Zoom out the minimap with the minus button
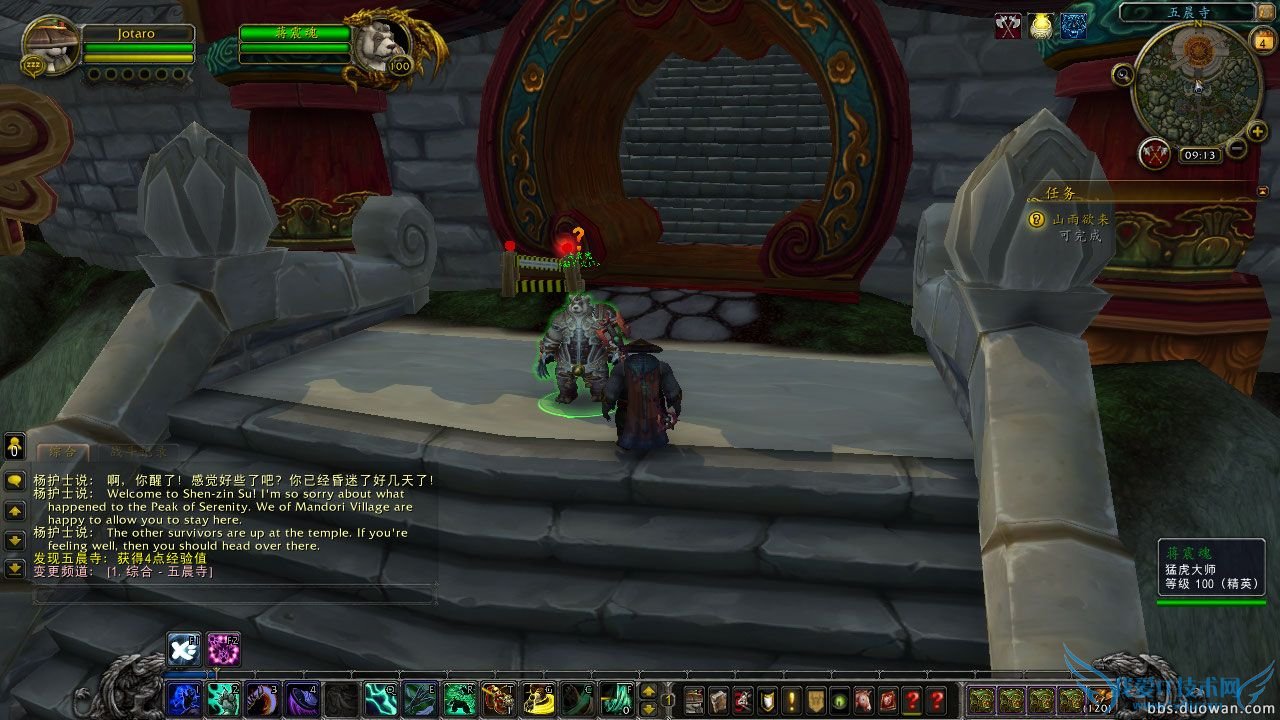 pos(1236,148)
